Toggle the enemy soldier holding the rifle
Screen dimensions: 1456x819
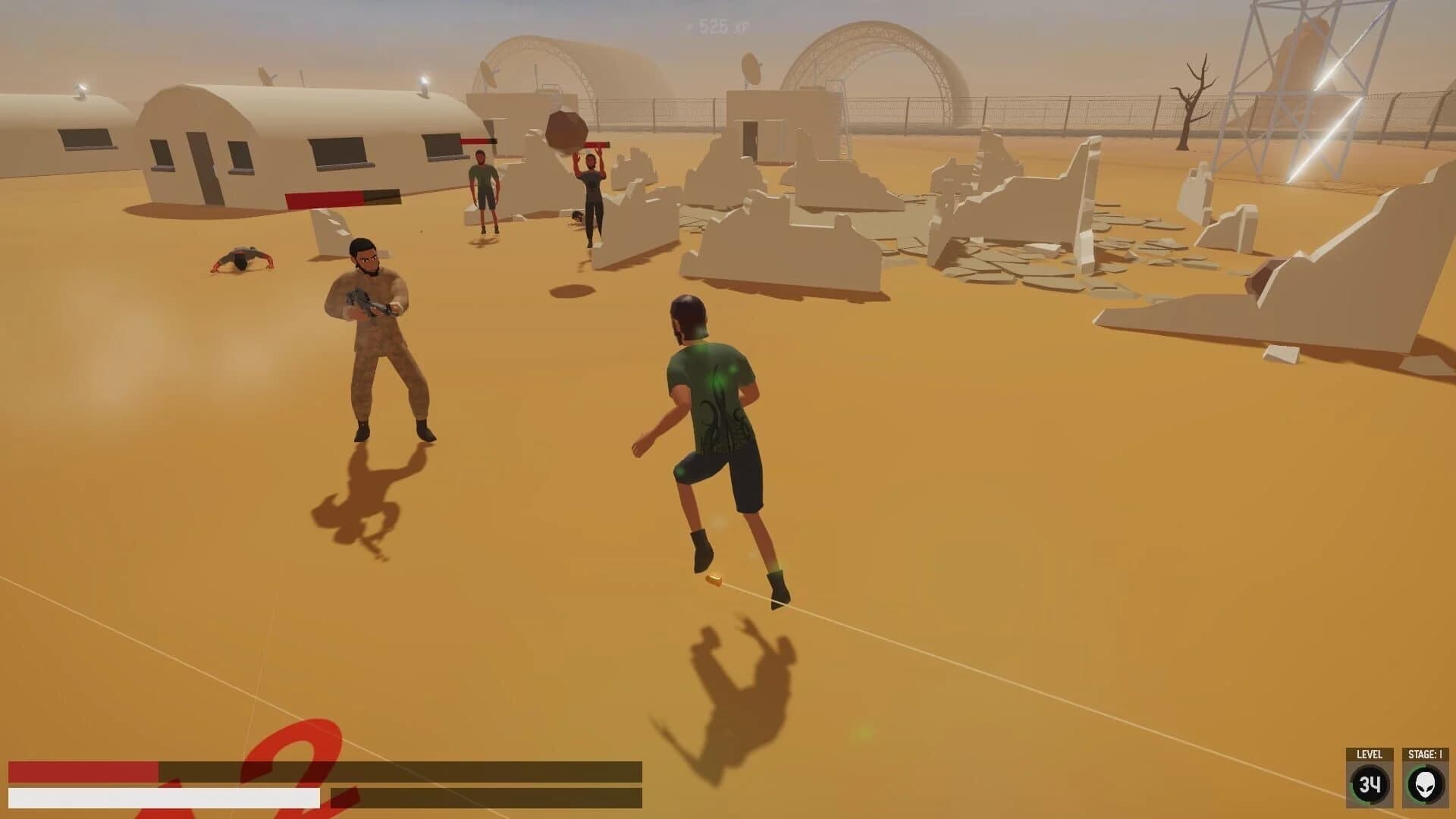(x=372, y=334)
